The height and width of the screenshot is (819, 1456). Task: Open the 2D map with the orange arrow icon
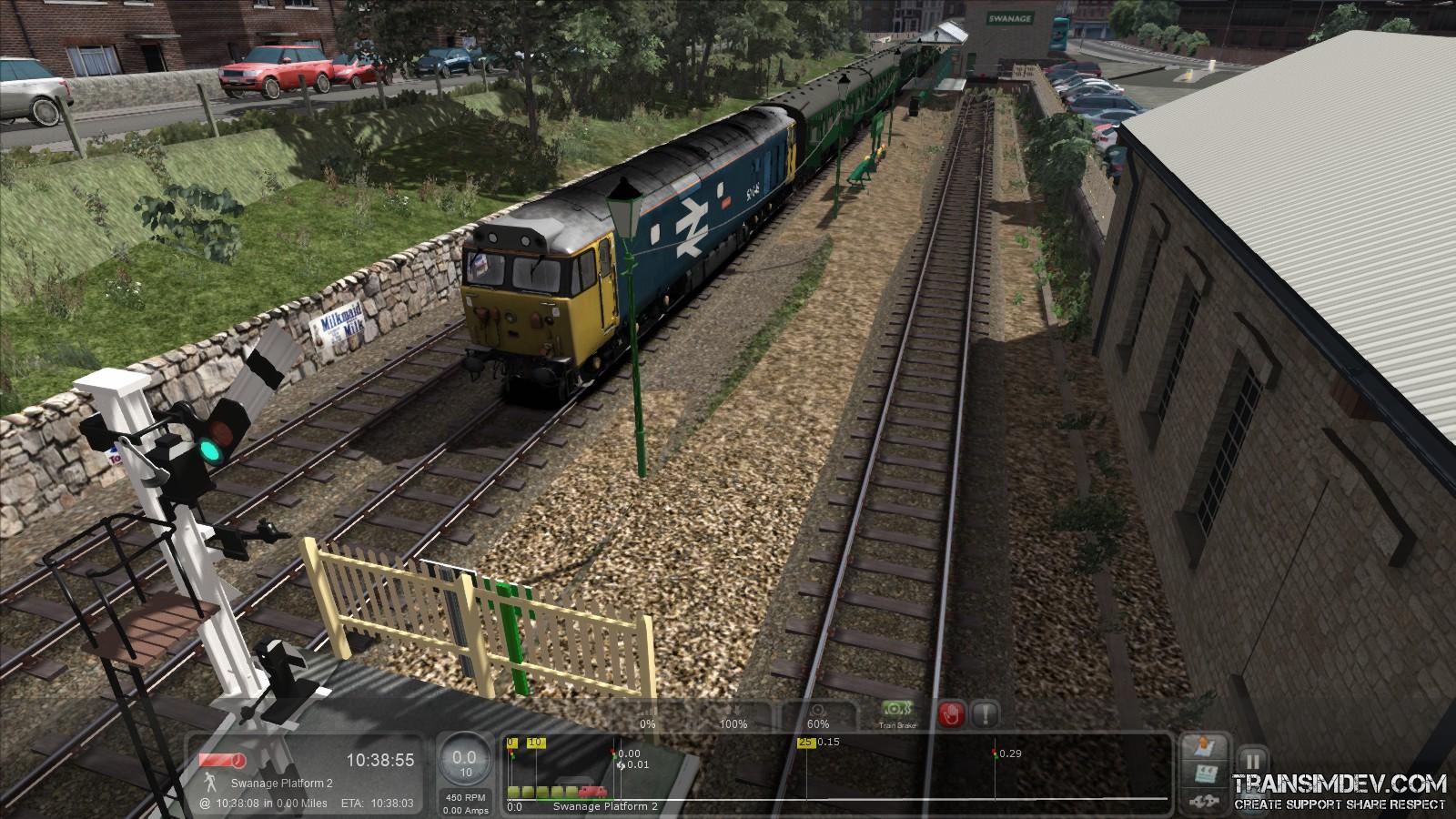[1204, 748]
